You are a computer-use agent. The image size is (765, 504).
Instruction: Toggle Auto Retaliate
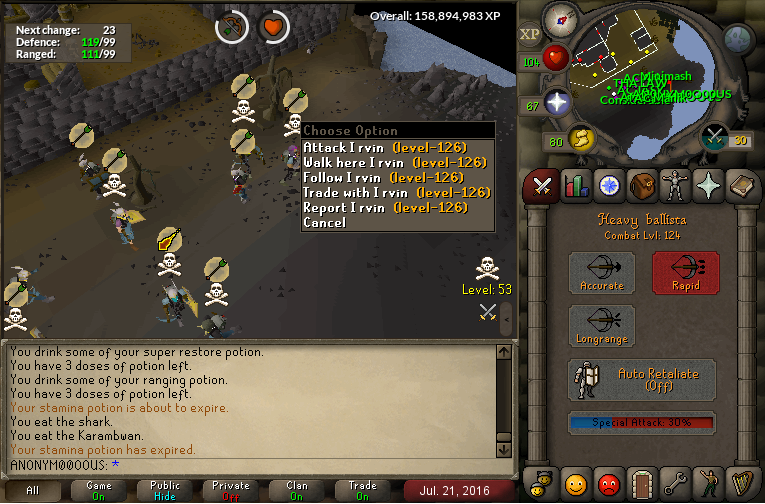(642, 379)
